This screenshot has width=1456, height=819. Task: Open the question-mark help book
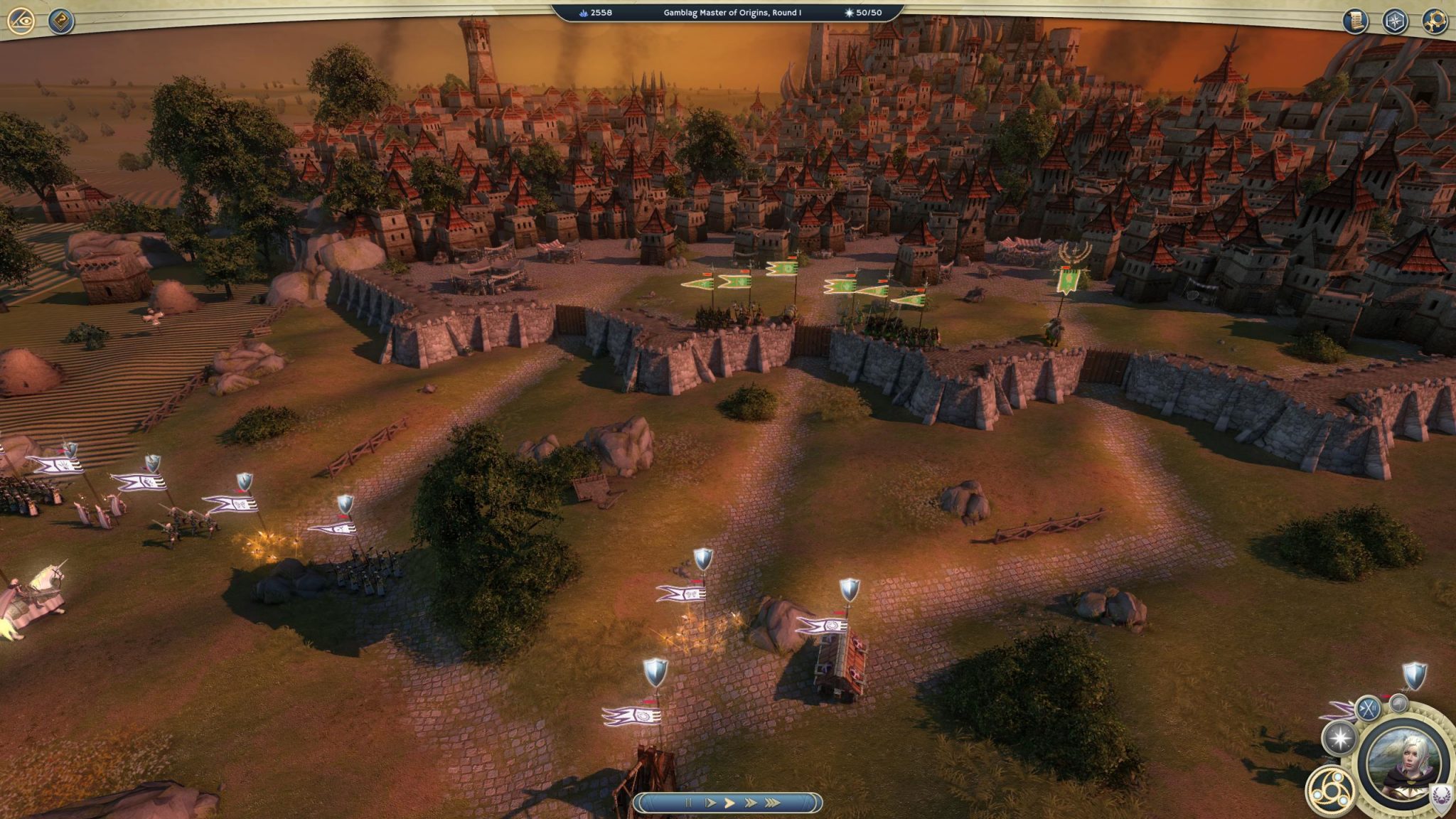pyautogui.click(x=62, y=21)
